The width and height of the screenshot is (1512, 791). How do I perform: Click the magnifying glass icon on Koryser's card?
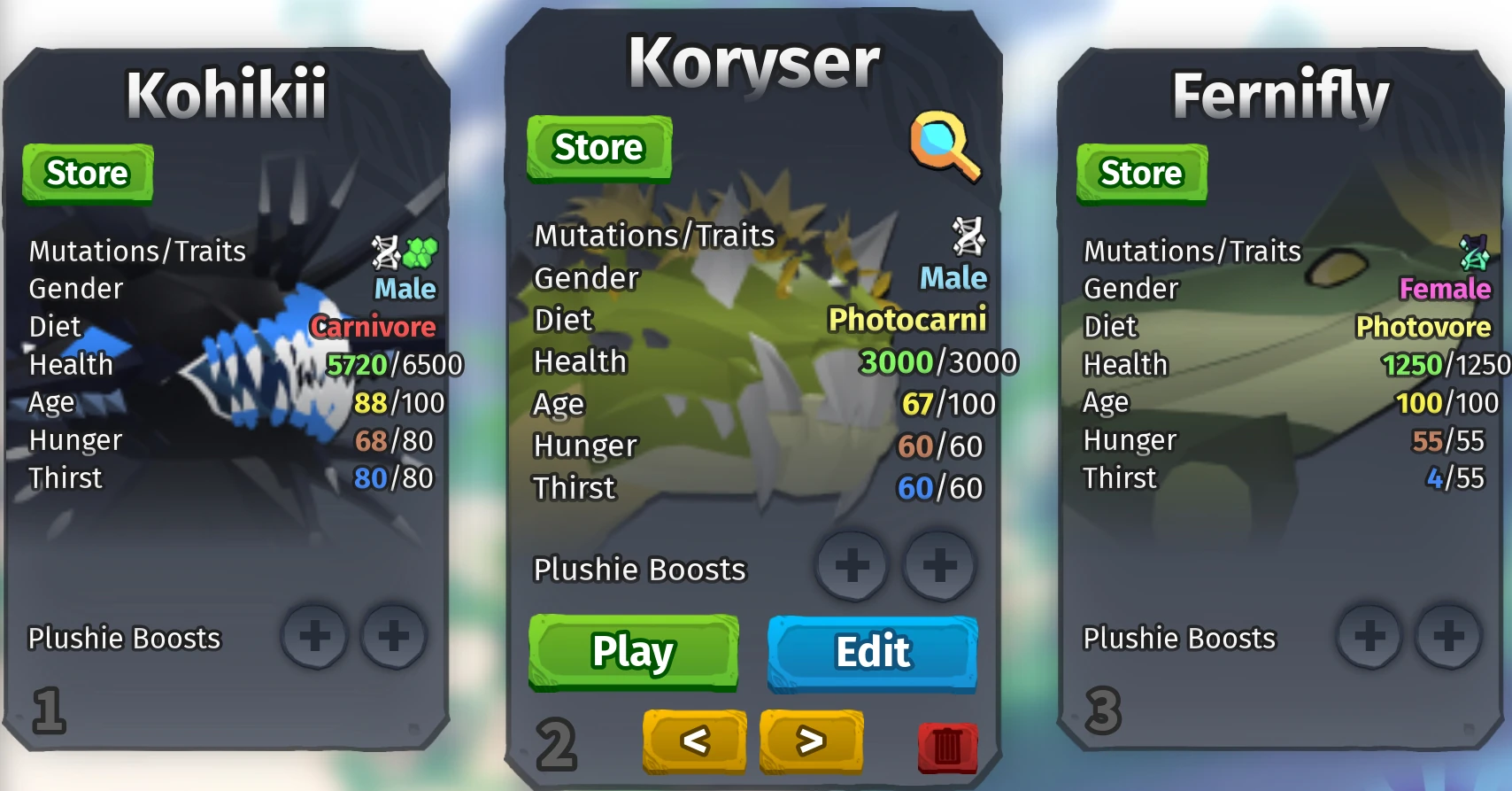[947, 144]
